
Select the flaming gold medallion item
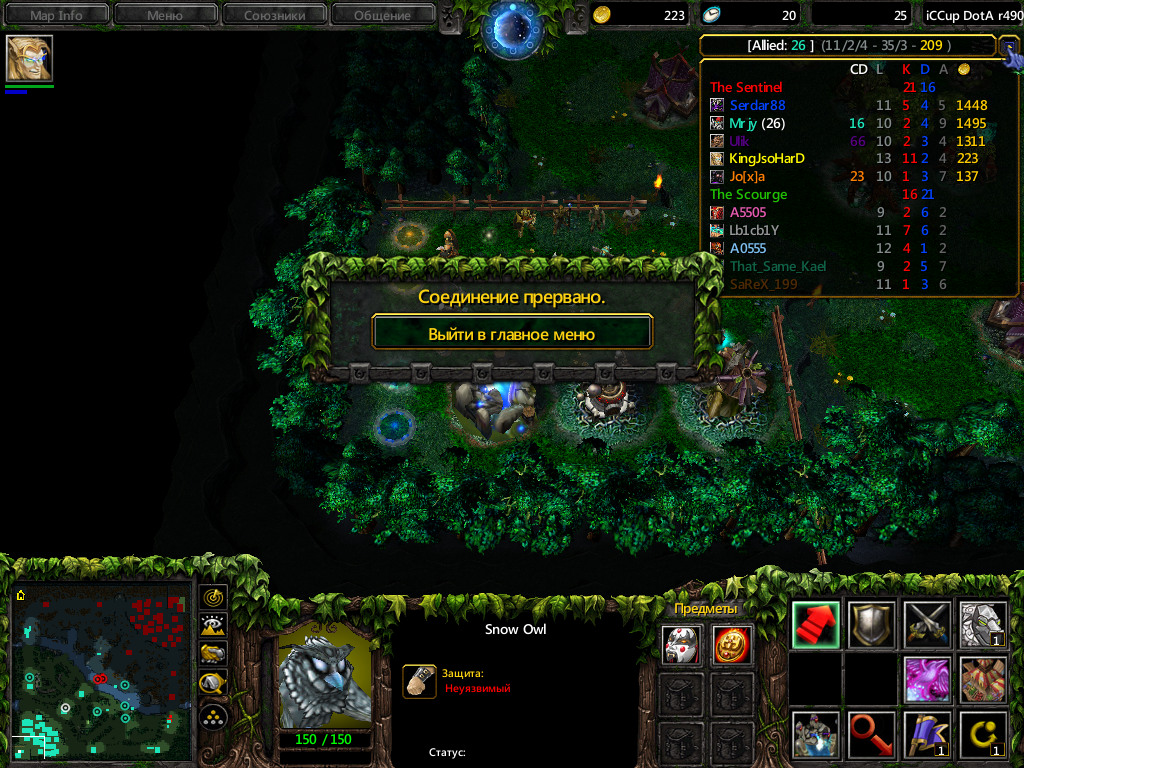coord(733,646)
